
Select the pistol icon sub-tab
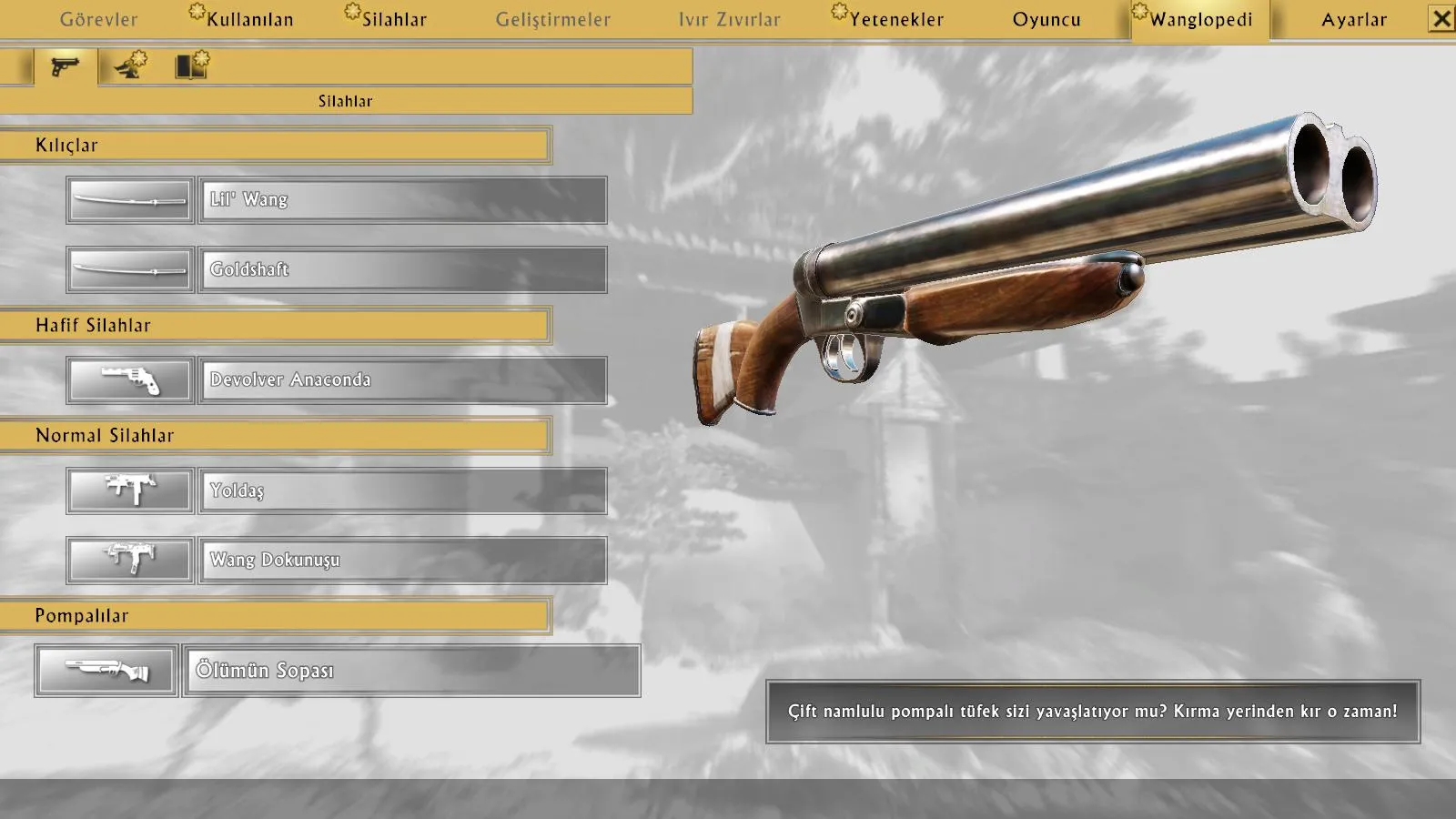point(65,66)
